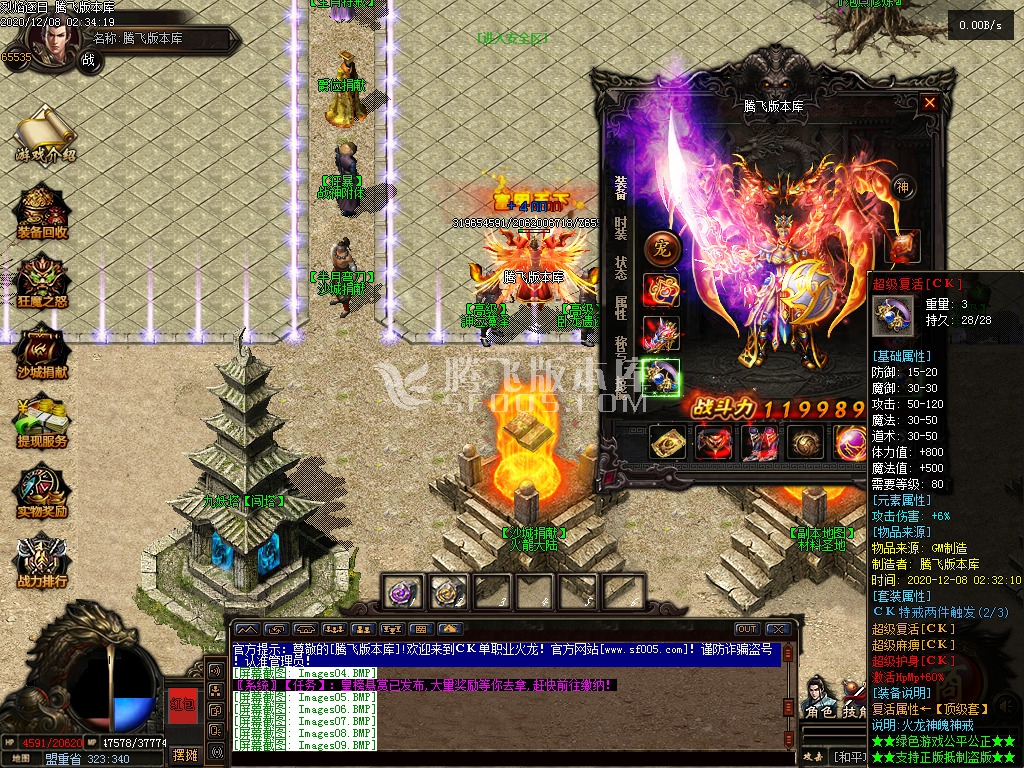The width and height of the screenshot is (1024, 768).
Task: Select the highlighted ring equipment slot
Action: pos(661,377)
